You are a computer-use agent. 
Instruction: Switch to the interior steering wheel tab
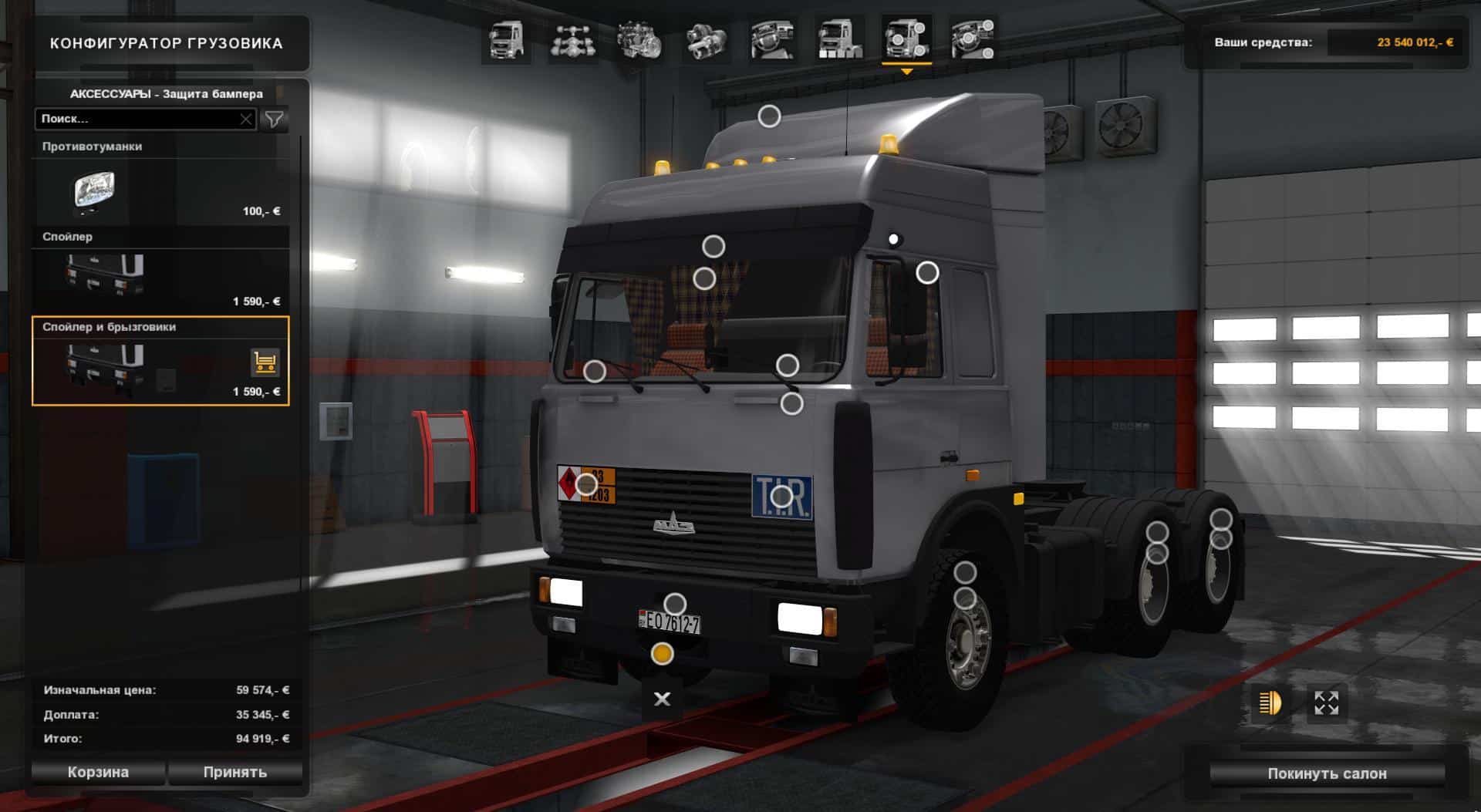[x=773, y=39]
